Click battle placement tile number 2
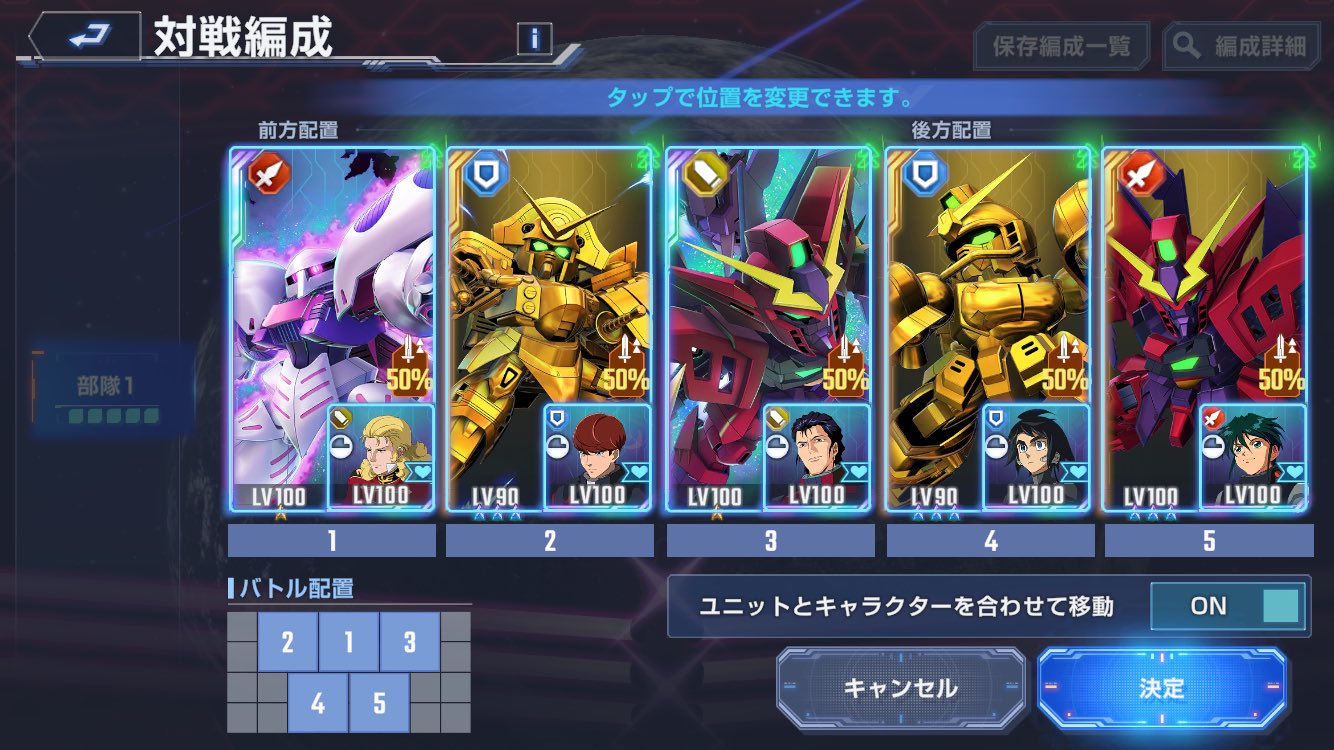The height and width of the screenshot is (750, 1334). click(x=288, y=642)
